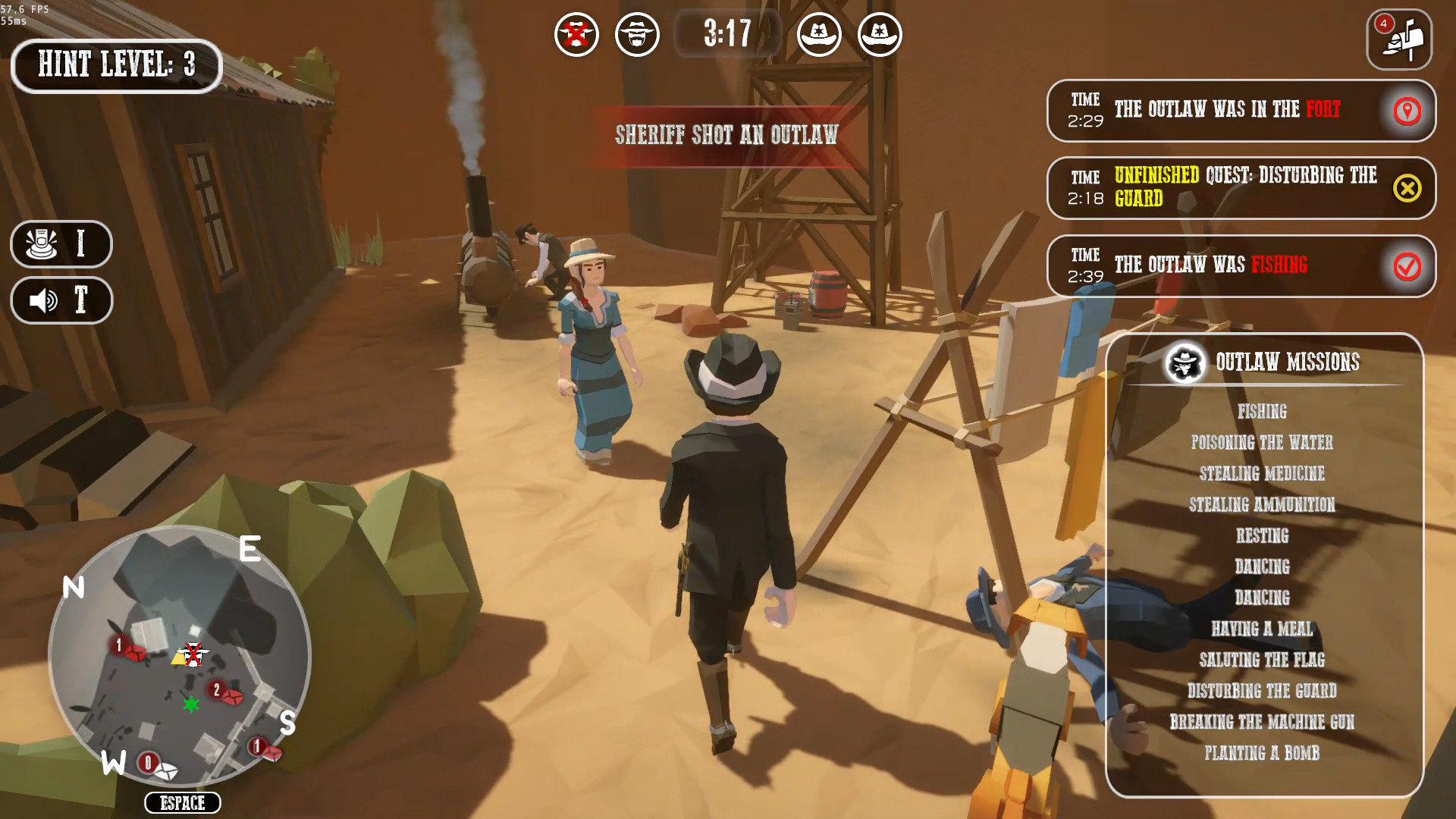The image size is (1456, 819).
Task: Open the Outlaw Missions header icon
Action: coord(1185,363)
